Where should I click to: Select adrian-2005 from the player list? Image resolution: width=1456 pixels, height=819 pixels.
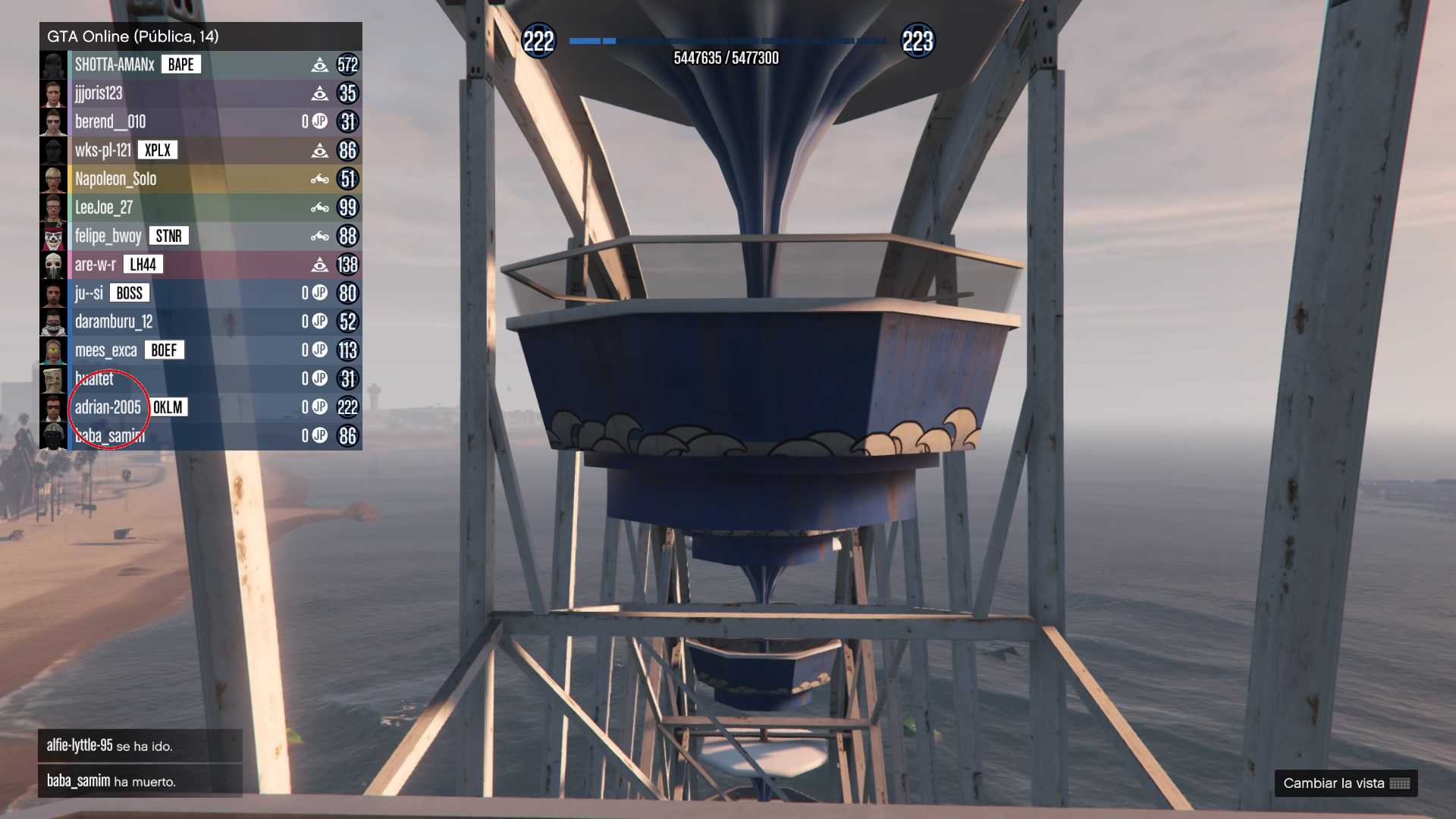click(x=108, y=407)
